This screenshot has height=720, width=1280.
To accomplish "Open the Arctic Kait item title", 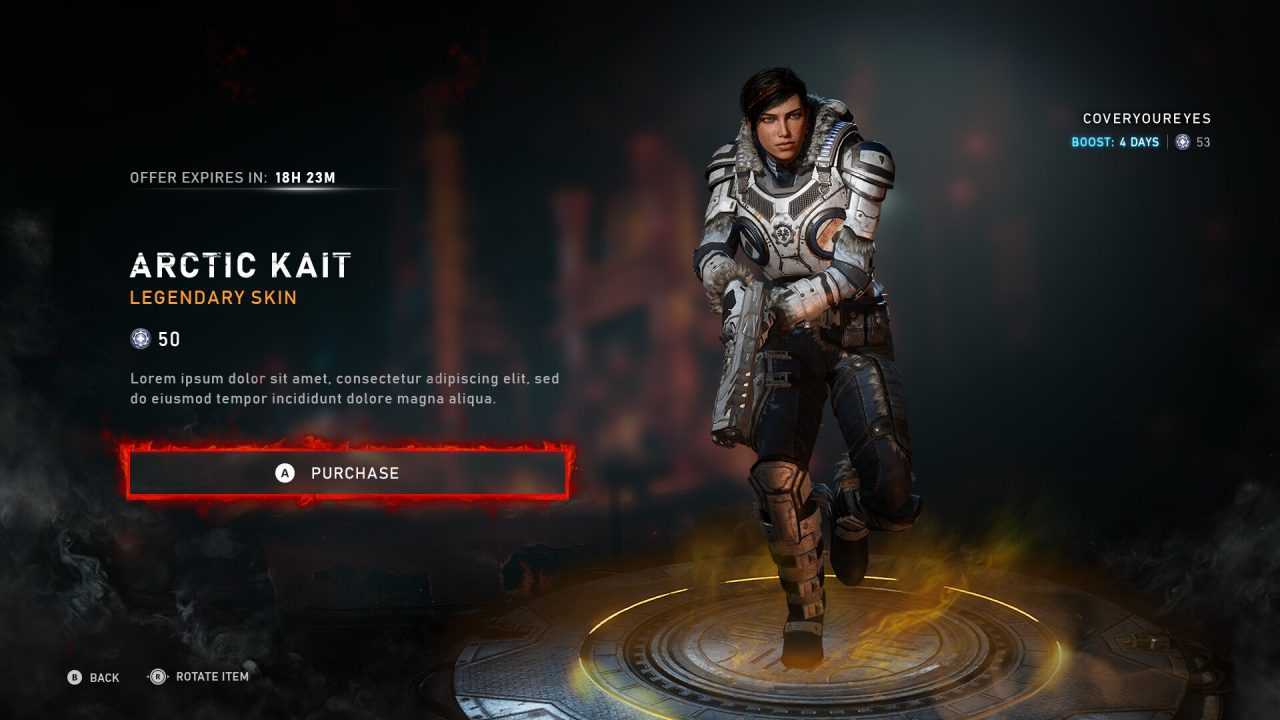I will (x=240, y=264).
